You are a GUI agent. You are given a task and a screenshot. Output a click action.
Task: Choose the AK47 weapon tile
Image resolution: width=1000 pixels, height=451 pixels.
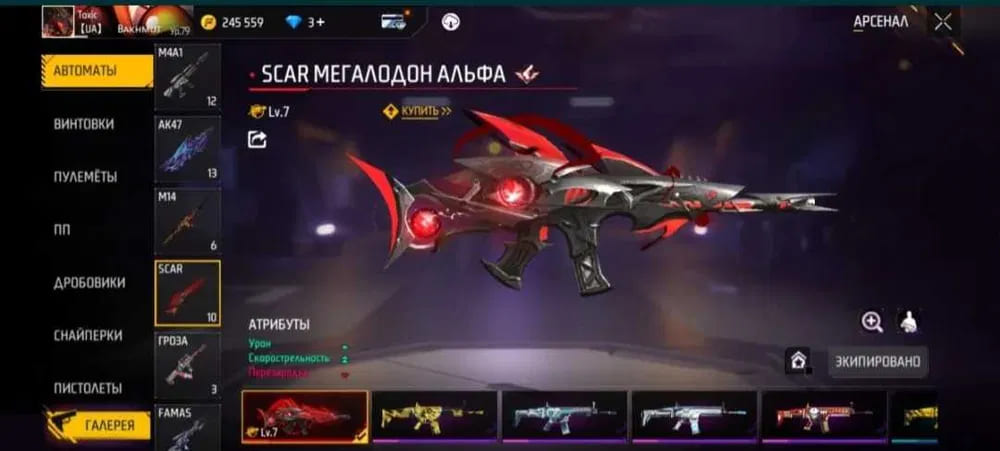[x=187, y=149]
